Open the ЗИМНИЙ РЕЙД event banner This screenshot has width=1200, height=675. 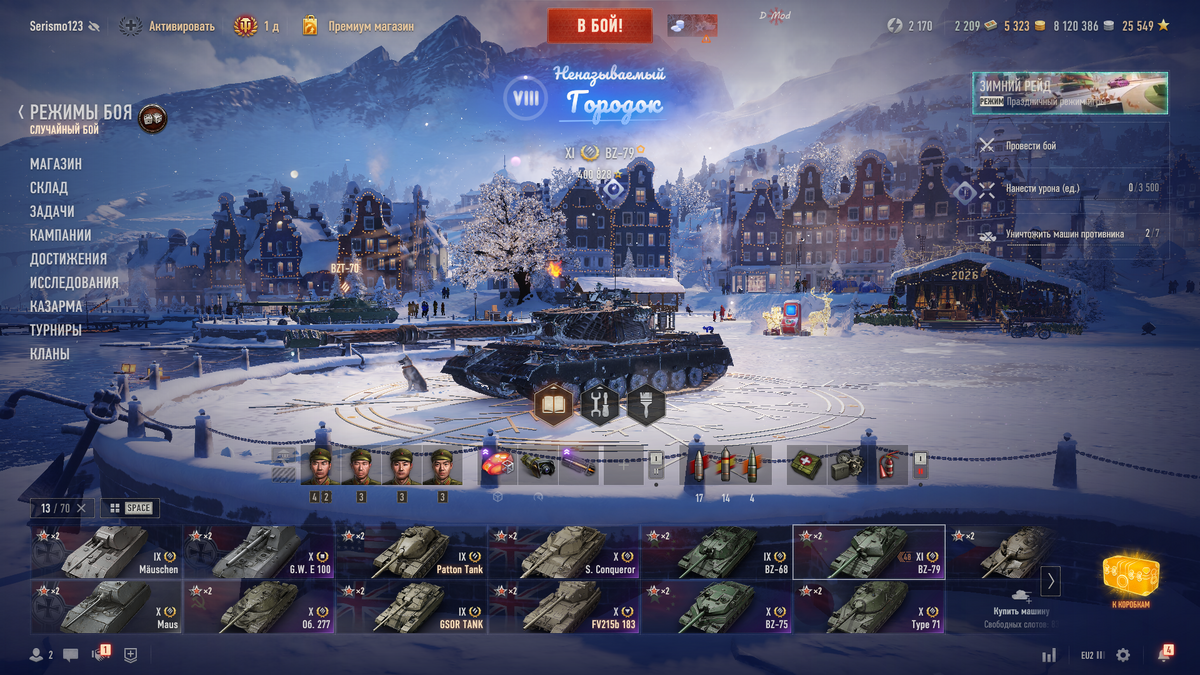point(1069,93)
